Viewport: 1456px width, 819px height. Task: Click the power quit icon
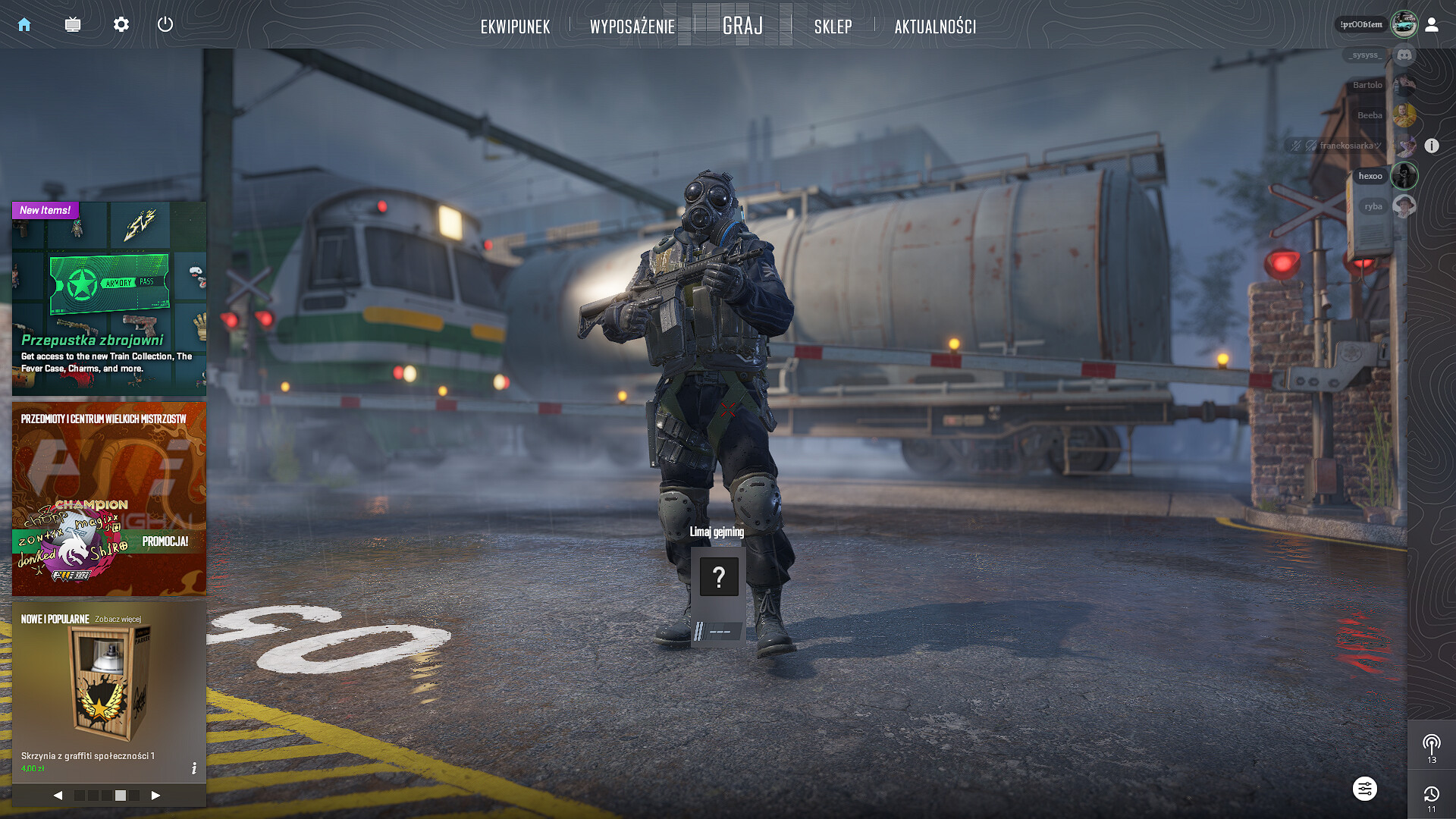[x=165, y=24]
